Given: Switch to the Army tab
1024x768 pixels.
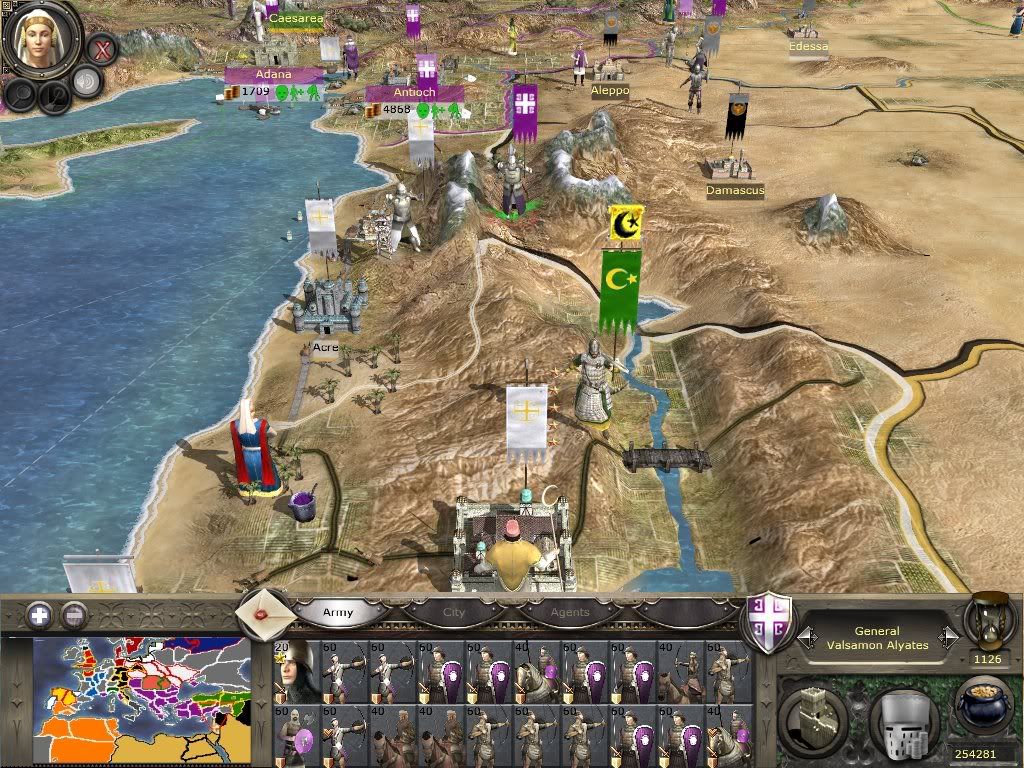Looking at the screenshot, I should tap(338, 612).
